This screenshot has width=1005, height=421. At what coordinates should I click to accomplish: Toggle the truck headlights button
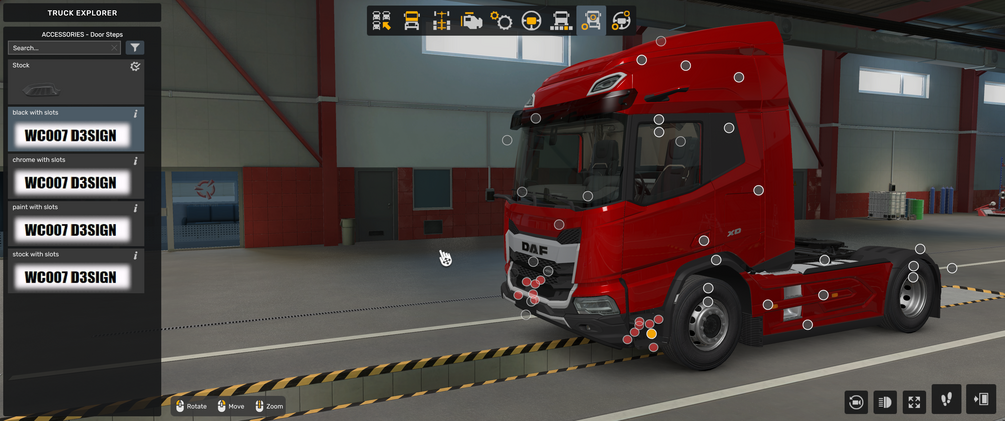[x=885, y=402]
